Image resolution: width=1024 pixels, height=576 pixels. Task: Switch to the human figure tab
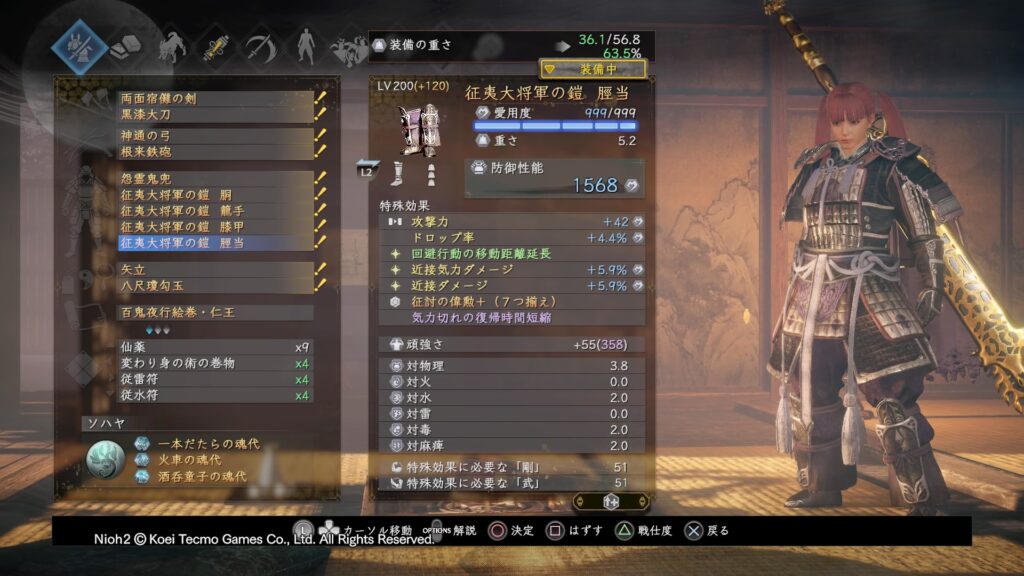pyautogui.click(x=304, y=46)
